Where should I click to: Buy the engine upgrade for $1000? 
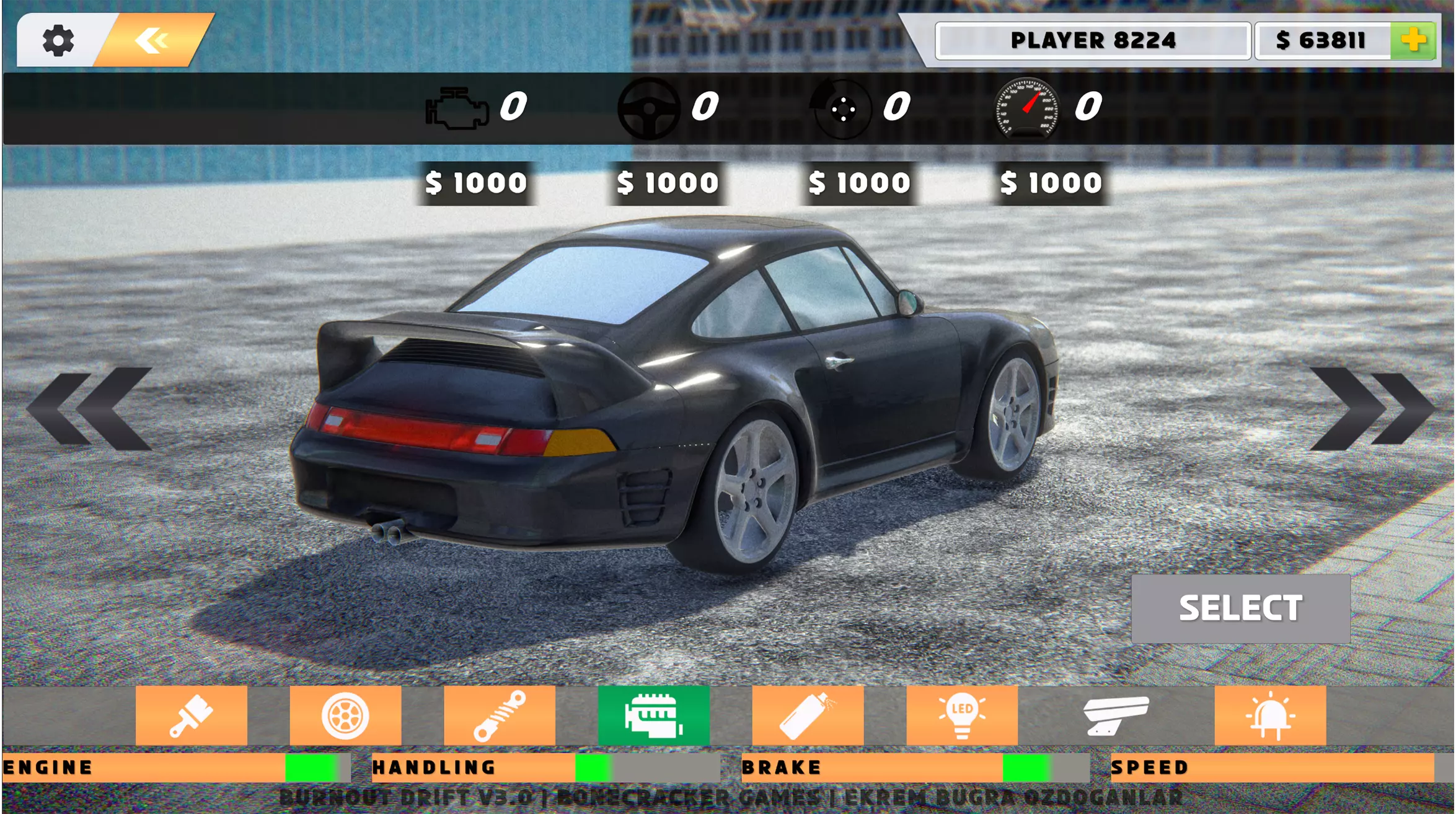pyautogui.click(x=475, y=183)
